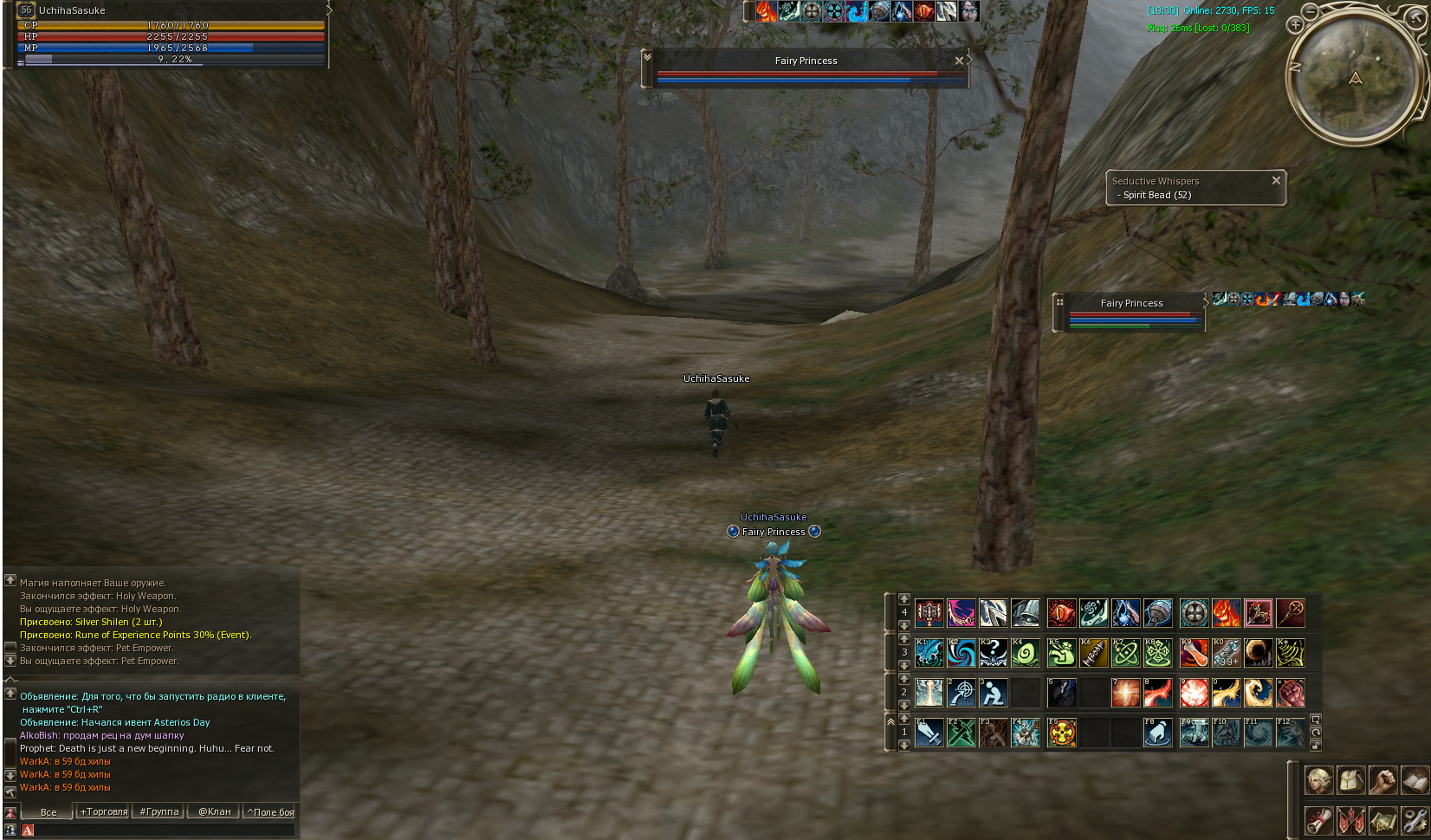Use the orange potion in slot K9
The height and width of the screenshot is (840, 1431).
1194,653
